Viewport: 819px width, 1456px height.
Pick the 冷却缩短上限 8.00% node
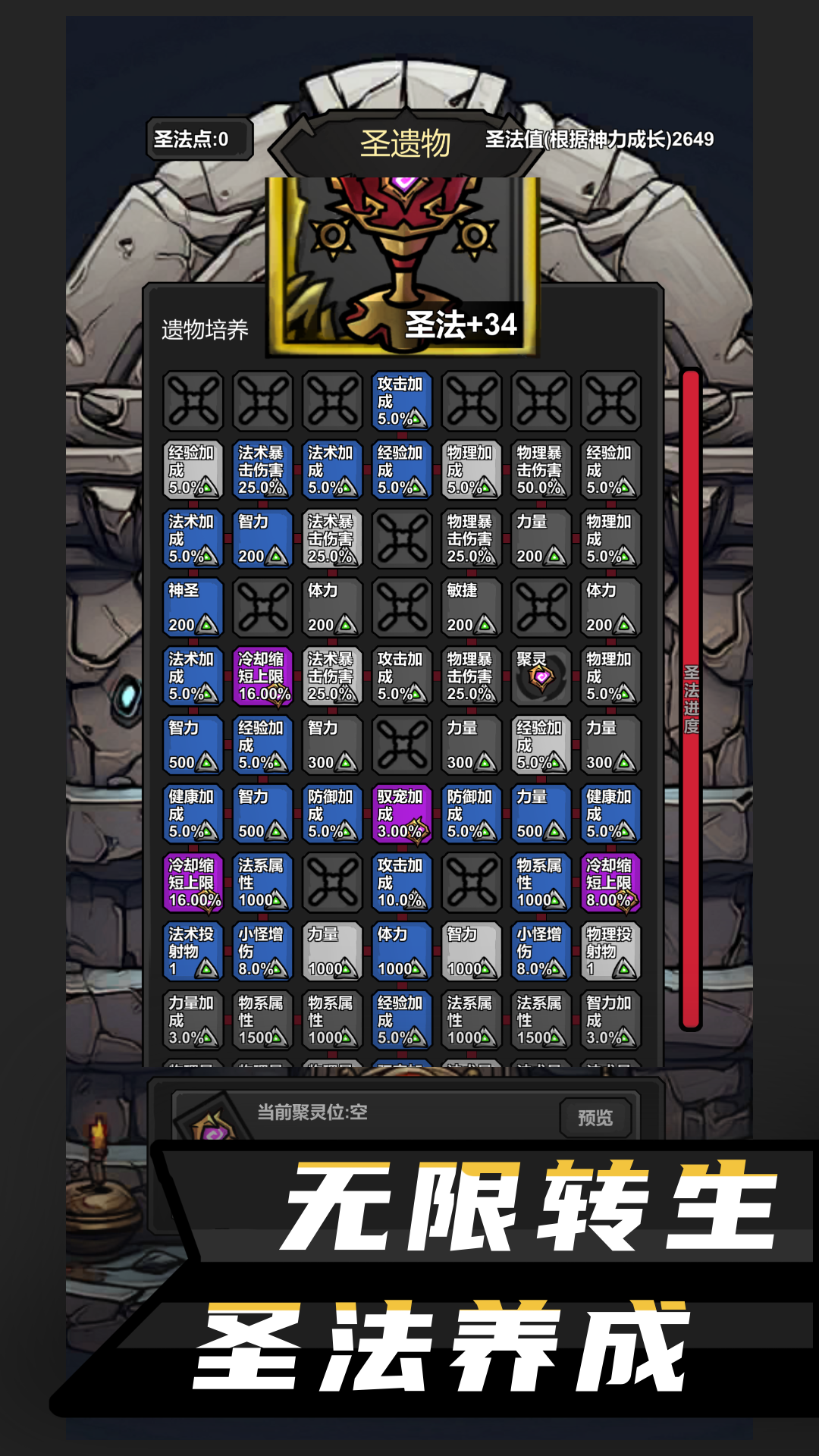(x=610, y=883)
